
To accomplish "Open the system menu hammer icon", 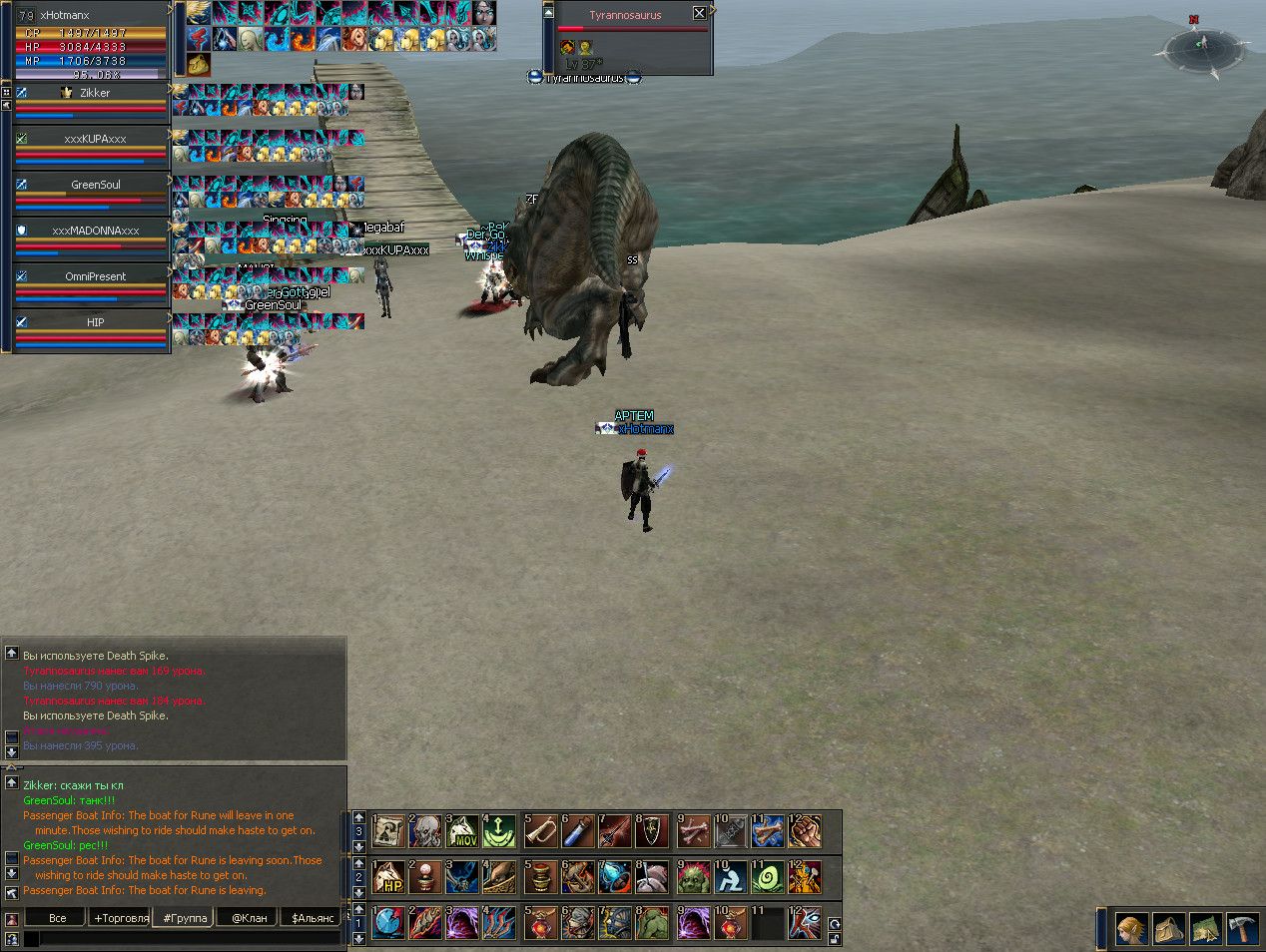I will (x=1242, y=930).
